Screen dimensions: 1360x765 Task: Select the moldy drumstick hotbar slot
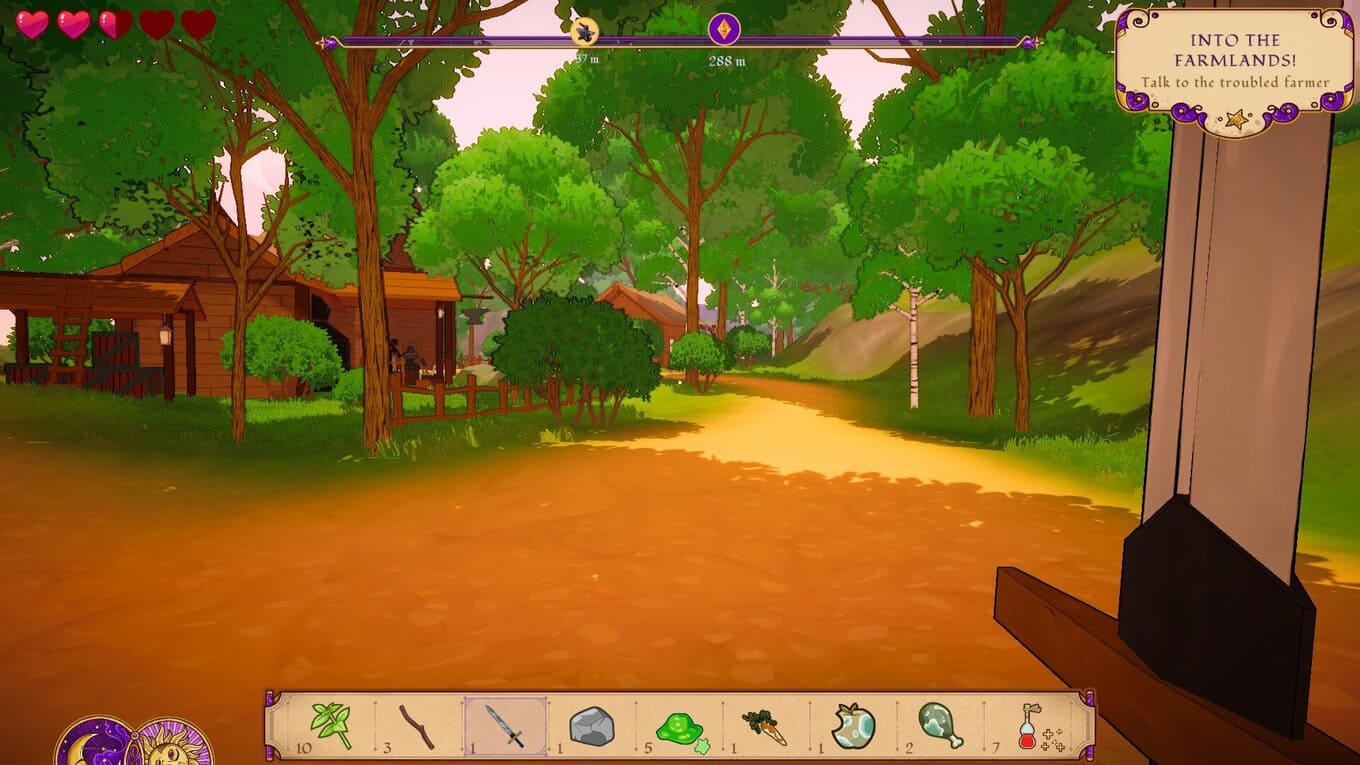940,726
